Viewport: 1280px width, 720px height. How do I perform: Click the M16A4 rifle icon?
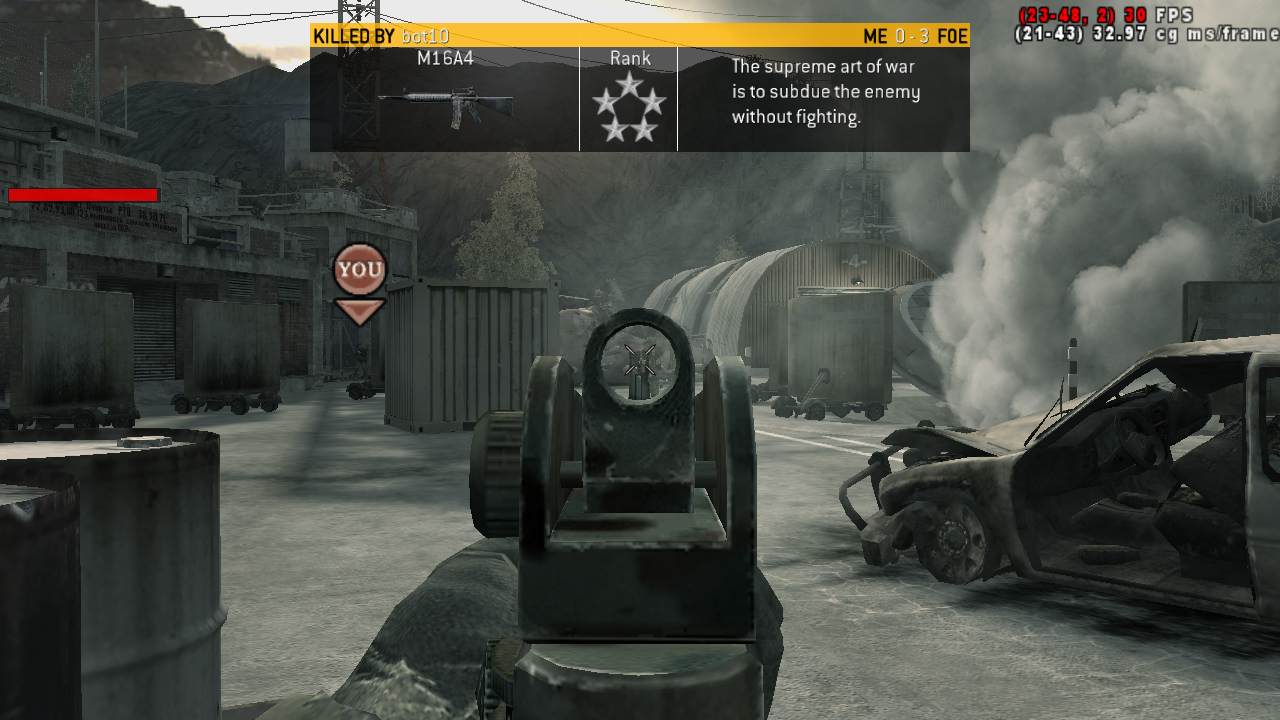click(445, 104)
